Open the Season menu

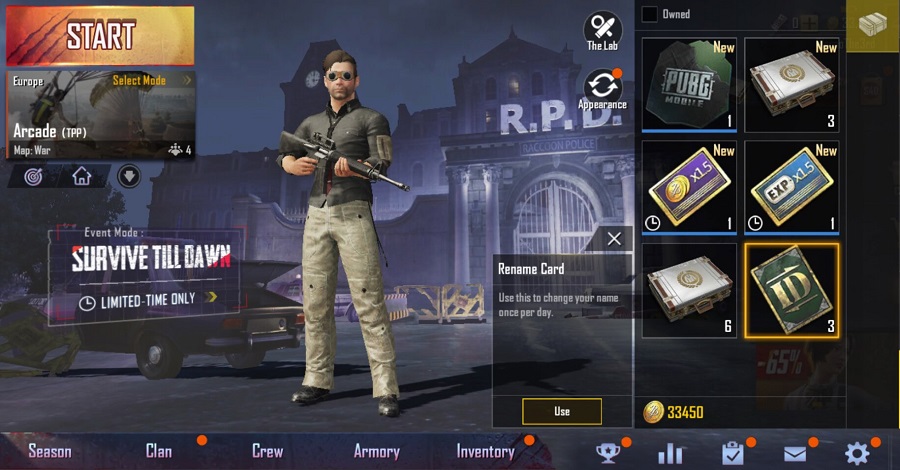click(50, 451)
